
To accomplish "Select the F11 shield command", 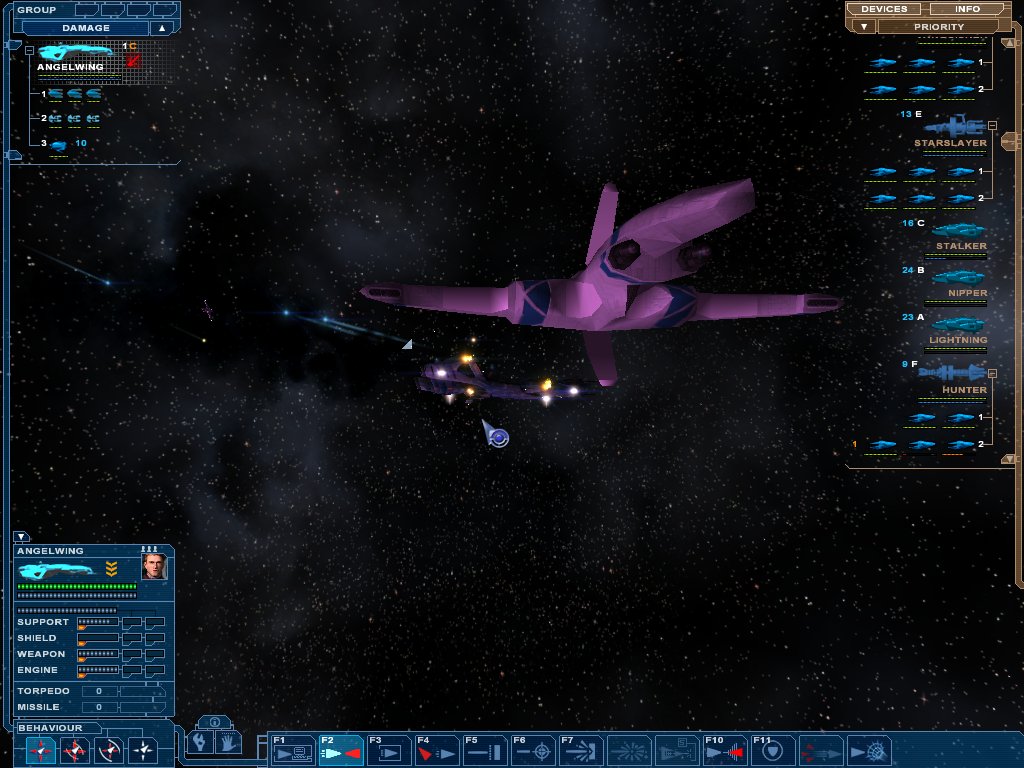I will 773,750.
